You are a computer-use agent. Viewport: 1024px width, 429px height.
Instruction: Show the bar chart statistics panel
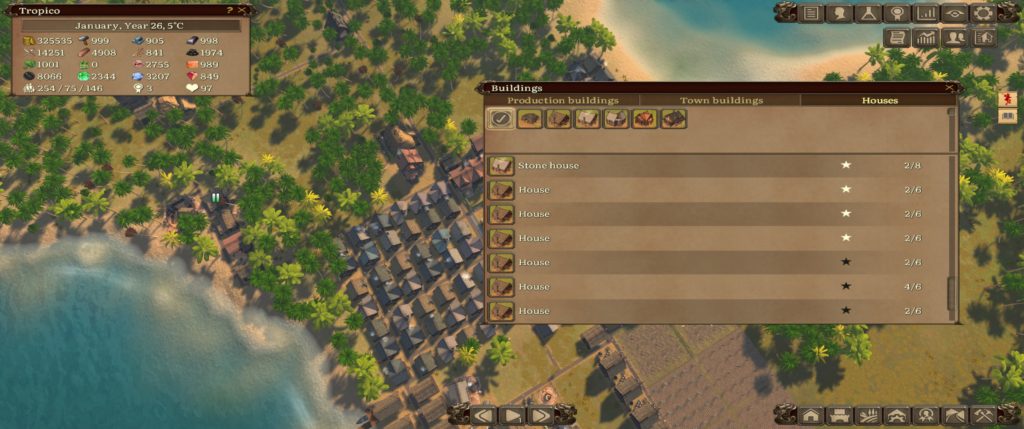click(x=927, y=13)
